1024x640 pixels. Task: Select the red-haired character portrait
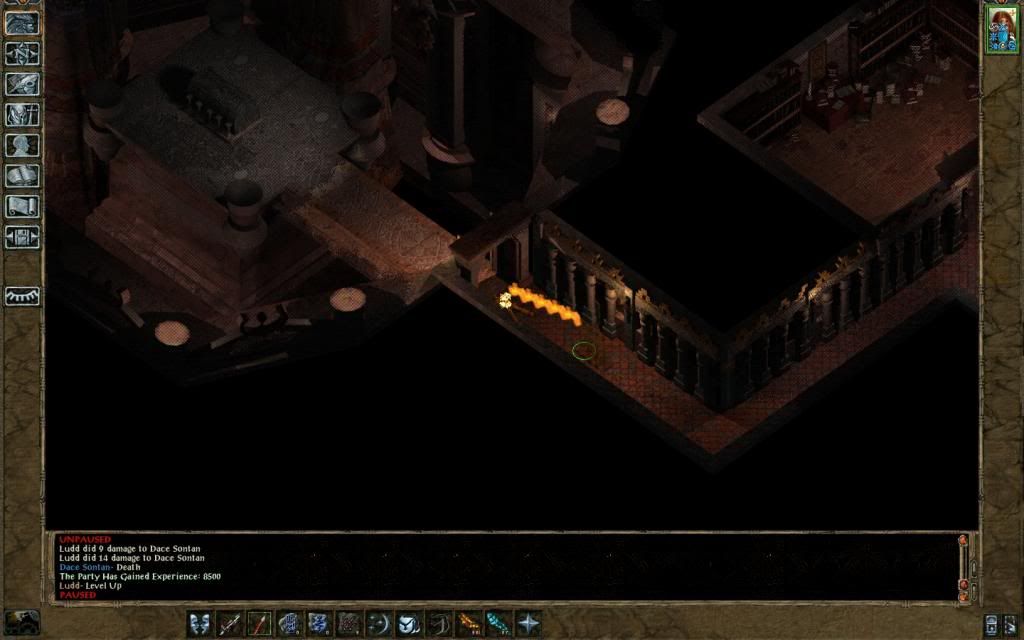pyautogui.click(x=1000, y=28)
